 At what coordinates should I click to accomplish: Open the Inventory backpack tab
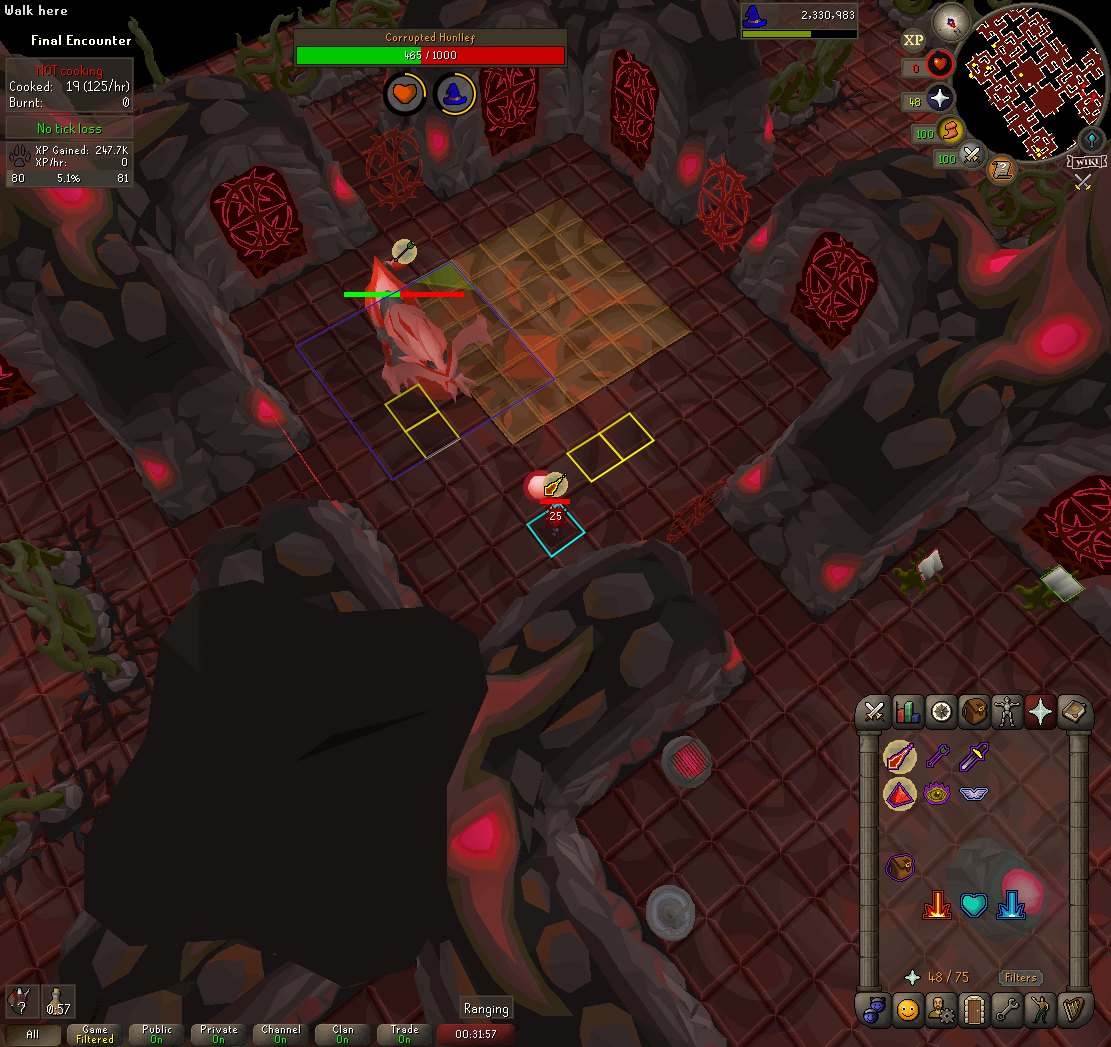974,712
